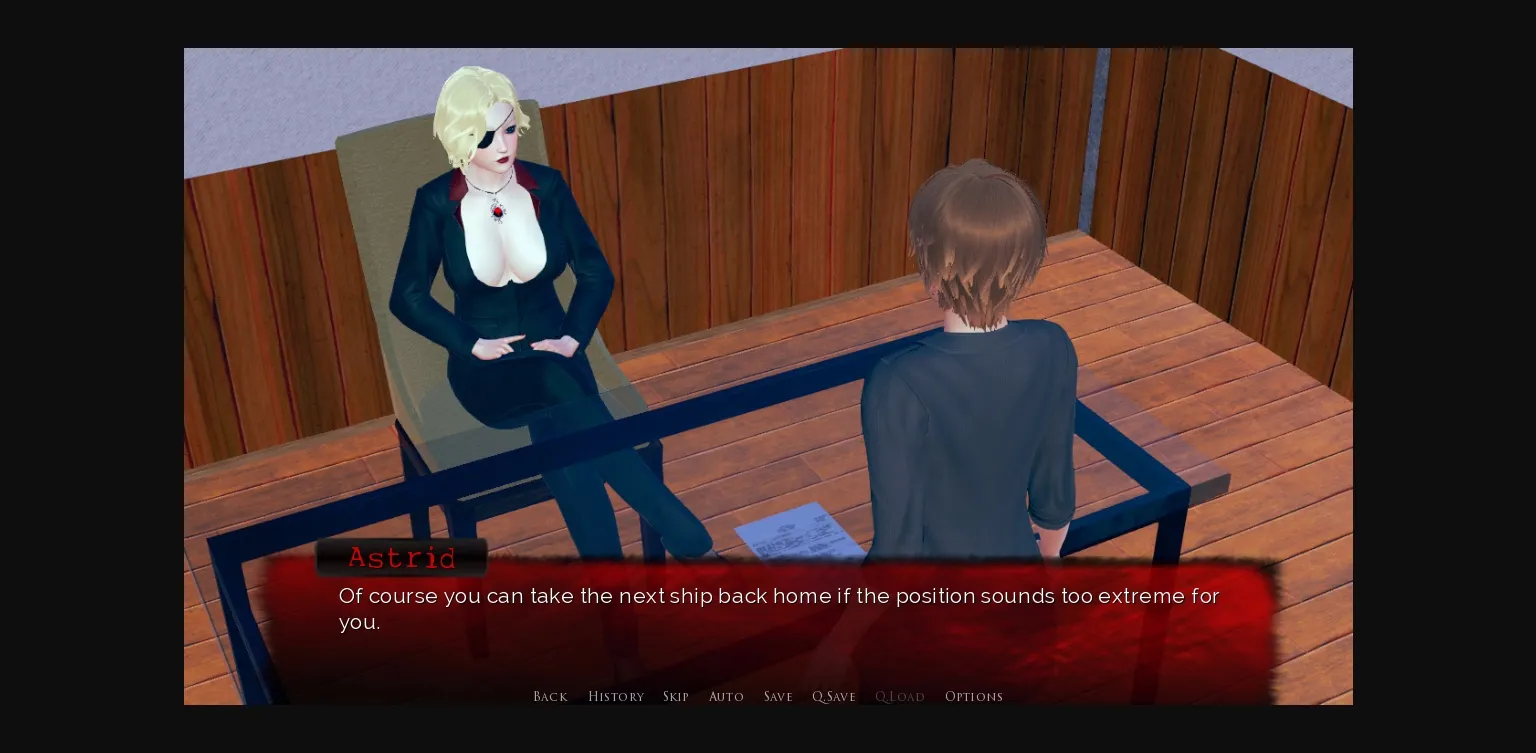
Task: Perform a quick save with Q.Save
Action: 834,697
